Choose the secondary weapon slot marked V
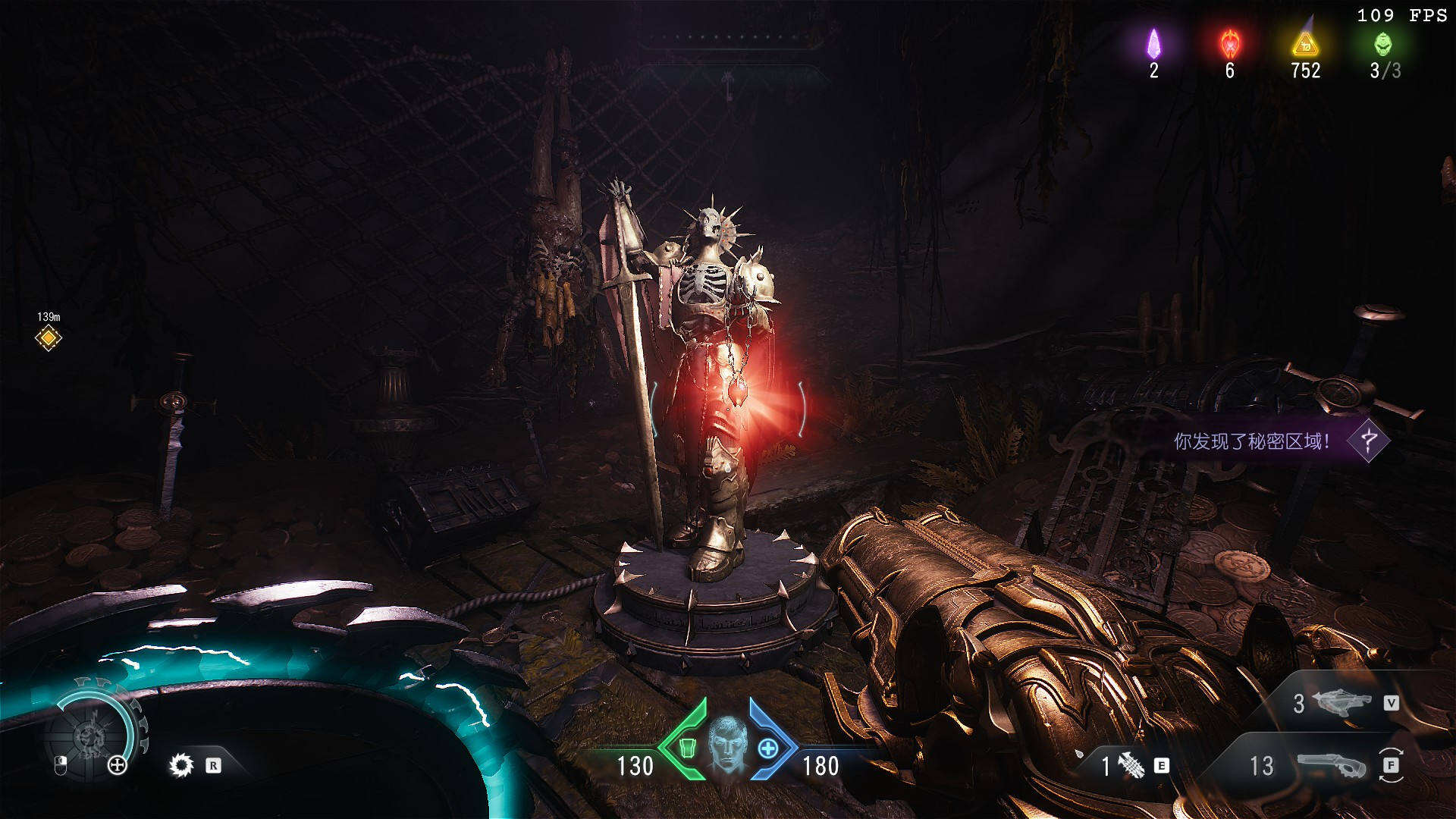The image size is (1456, 819). [x=1344, y=703]
